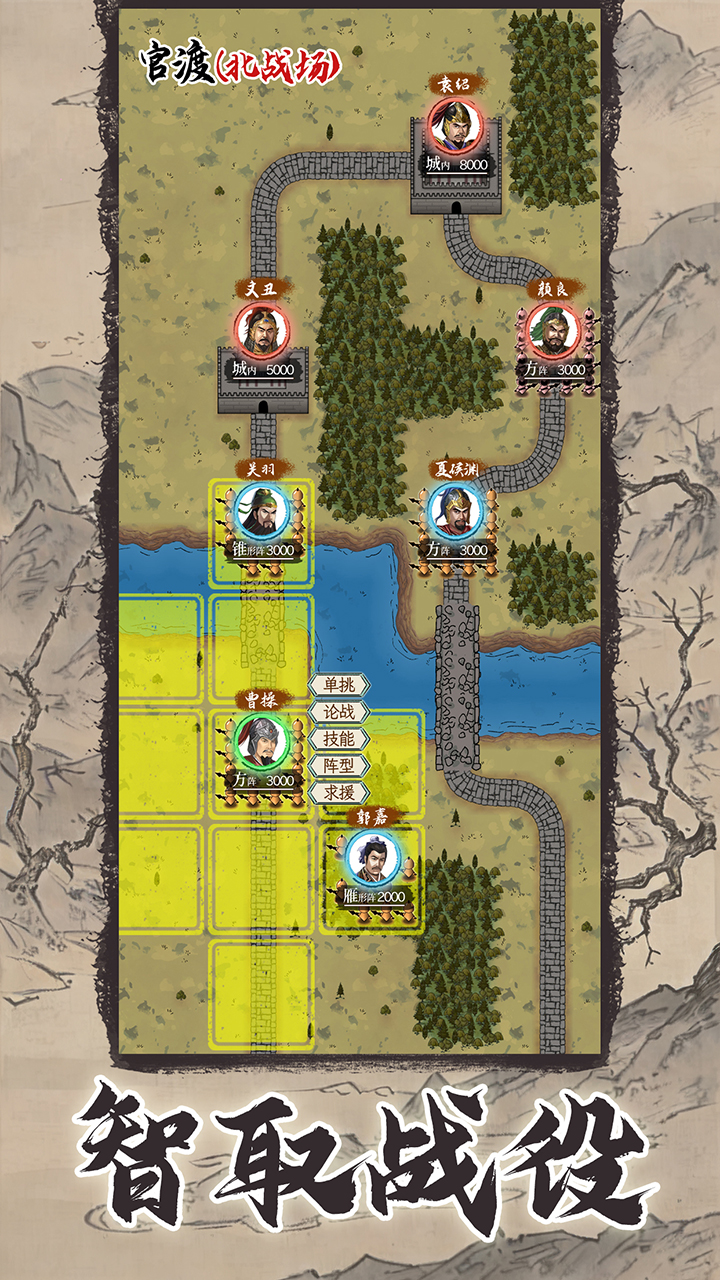Select the 论战 (debate) command
The height and width of the screenshot is (1280, 720).
[338, 712]
